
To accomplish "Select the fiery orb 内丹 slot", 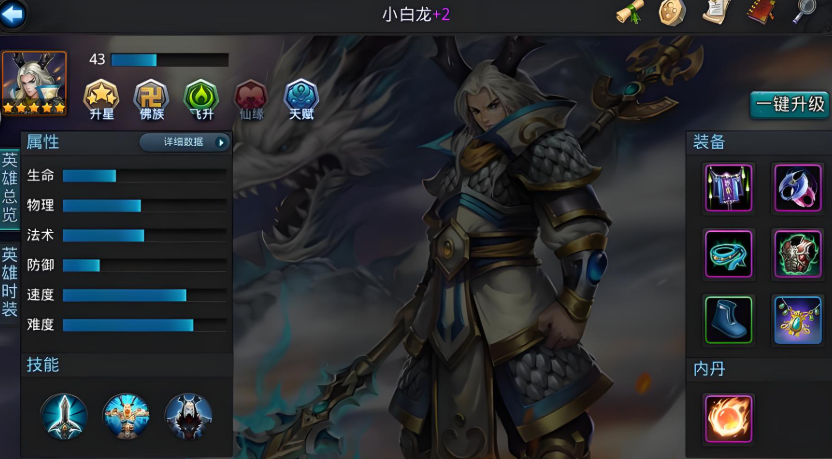I will pyautogui.click(x=728, y=417).
